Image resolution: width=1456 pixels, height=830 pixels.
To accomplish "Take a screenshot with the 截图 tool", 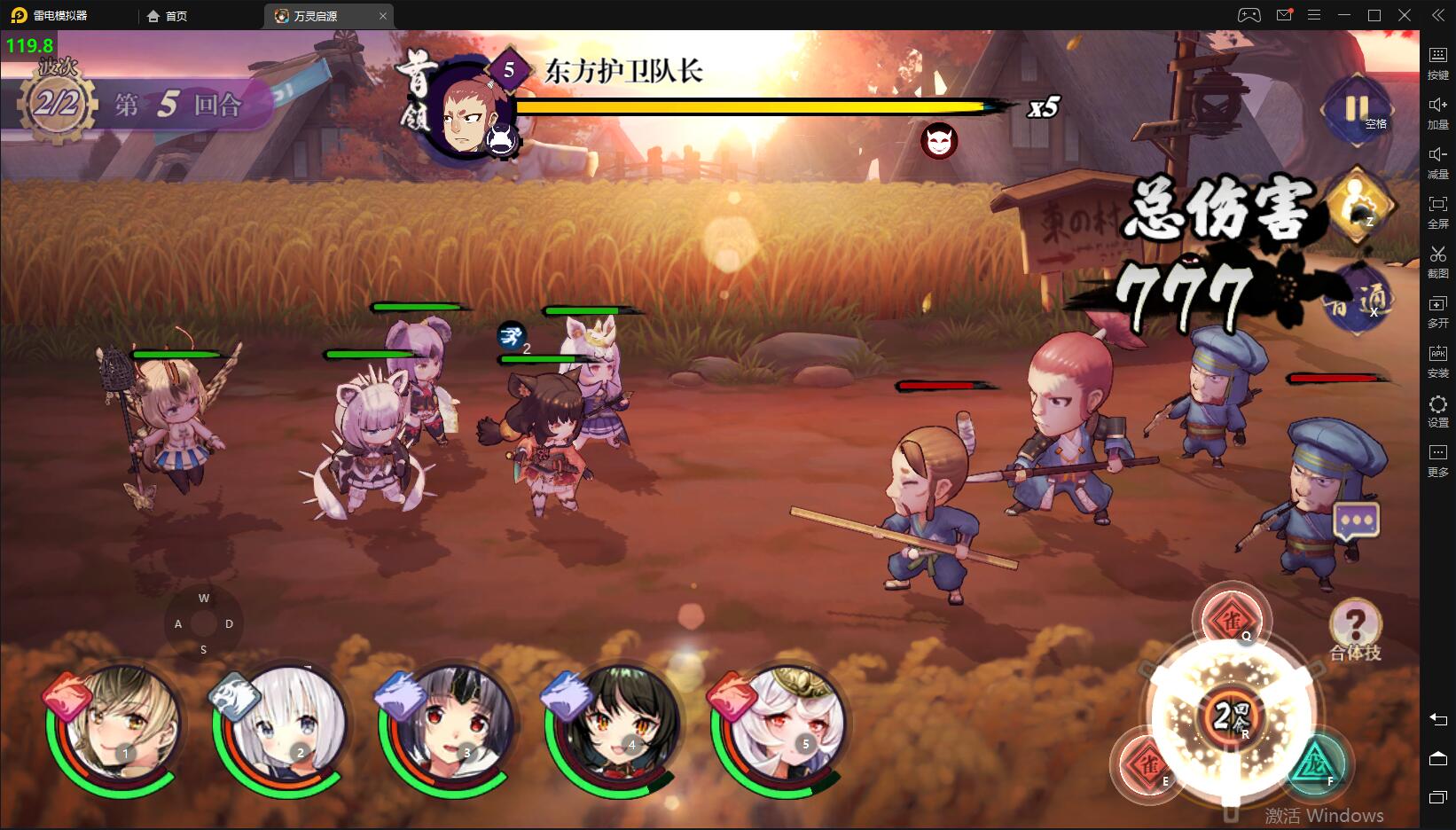I will point(1437,262).
